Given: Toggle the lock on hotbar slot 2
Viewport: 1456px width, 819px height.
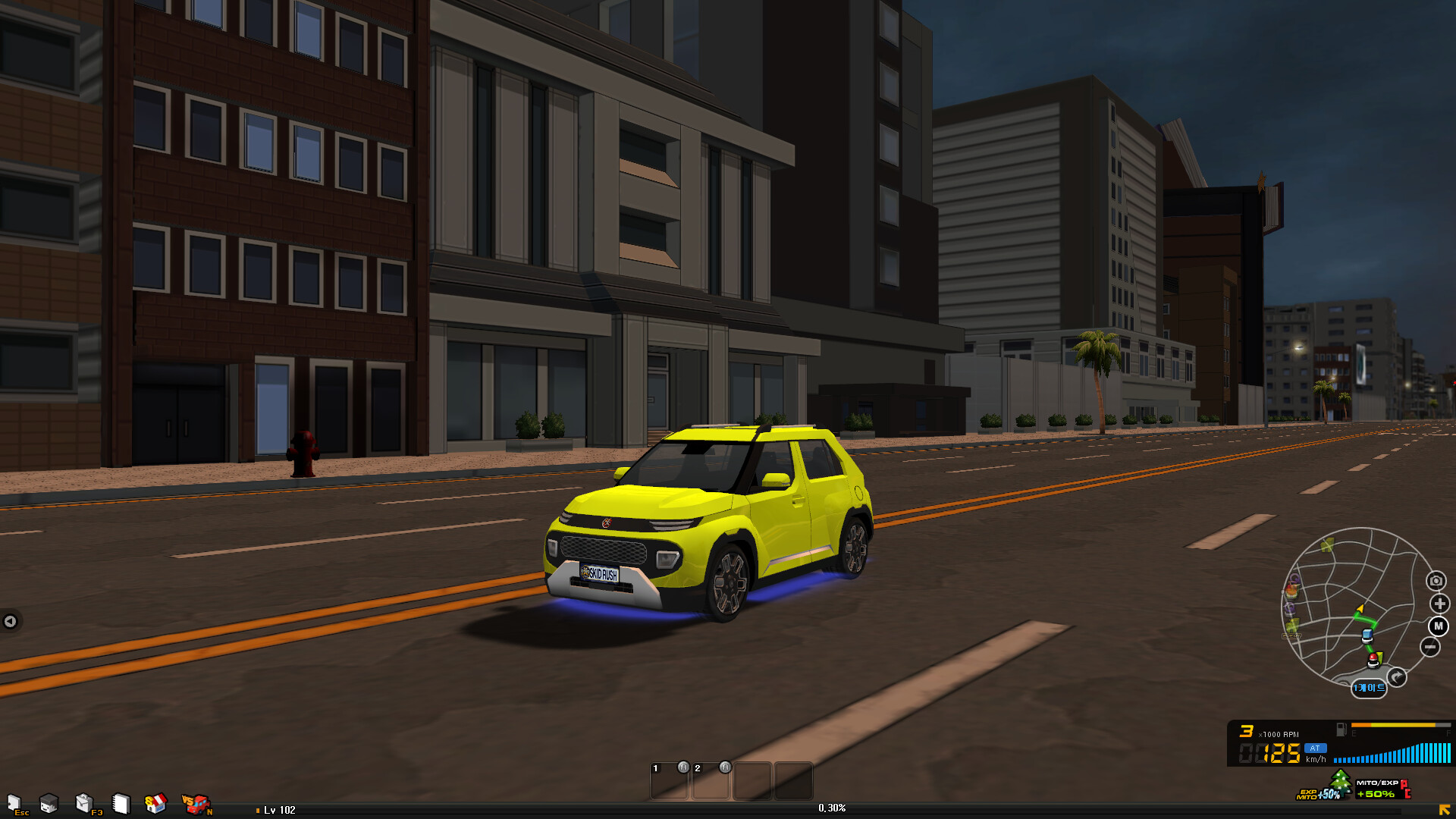Looking at the screenshot, I should (725, 768).
